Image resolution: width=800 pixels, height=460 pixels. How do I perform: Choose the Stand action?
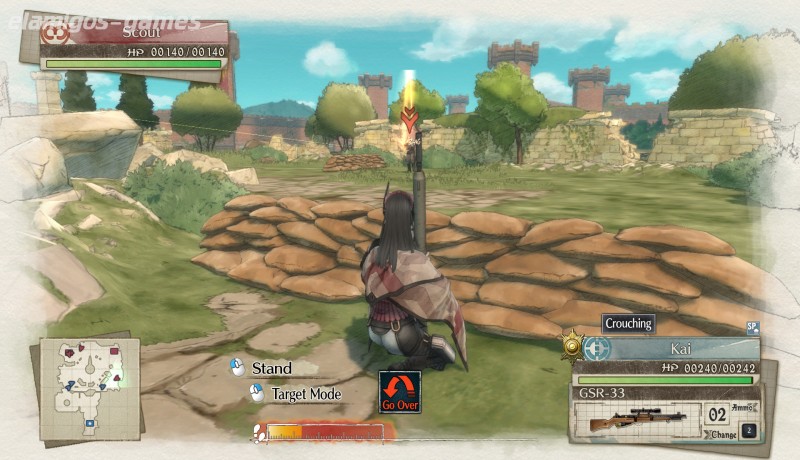click(x=271, y=369)
